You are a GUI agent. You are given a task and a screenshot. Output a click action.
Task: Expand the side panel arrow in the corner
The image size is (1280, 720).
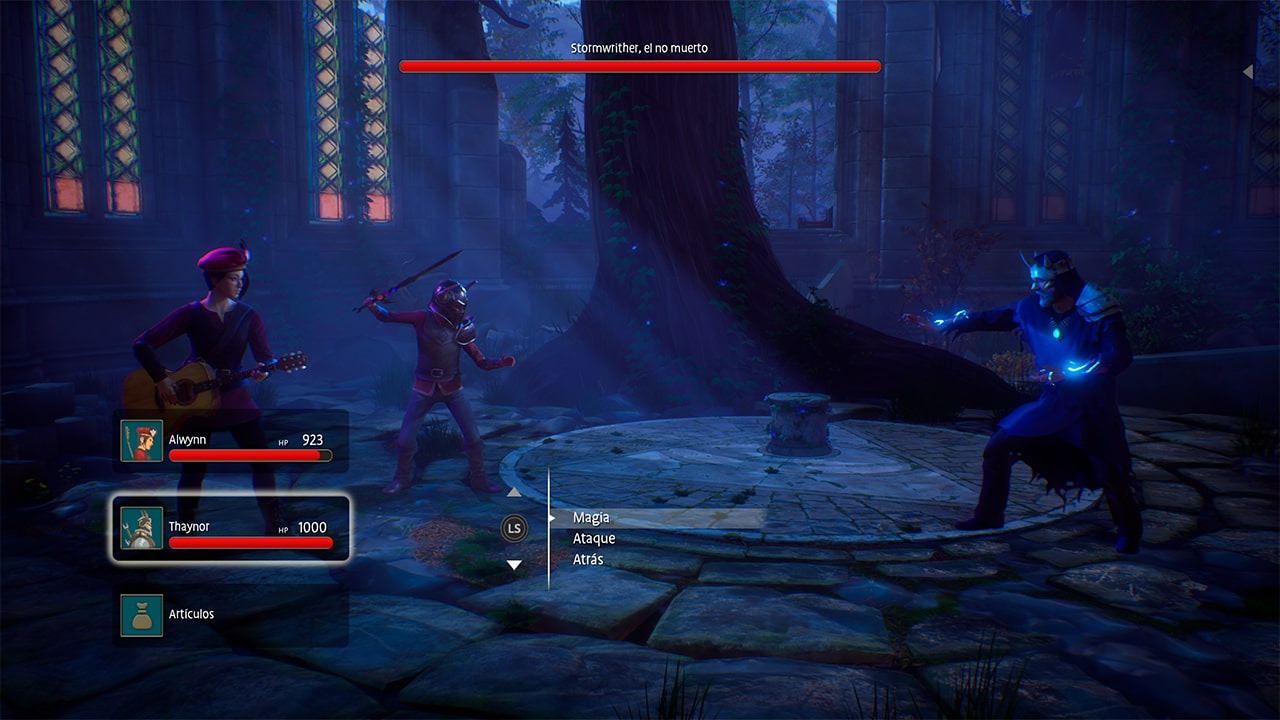pyautogui.click(x=1248, y=72)
